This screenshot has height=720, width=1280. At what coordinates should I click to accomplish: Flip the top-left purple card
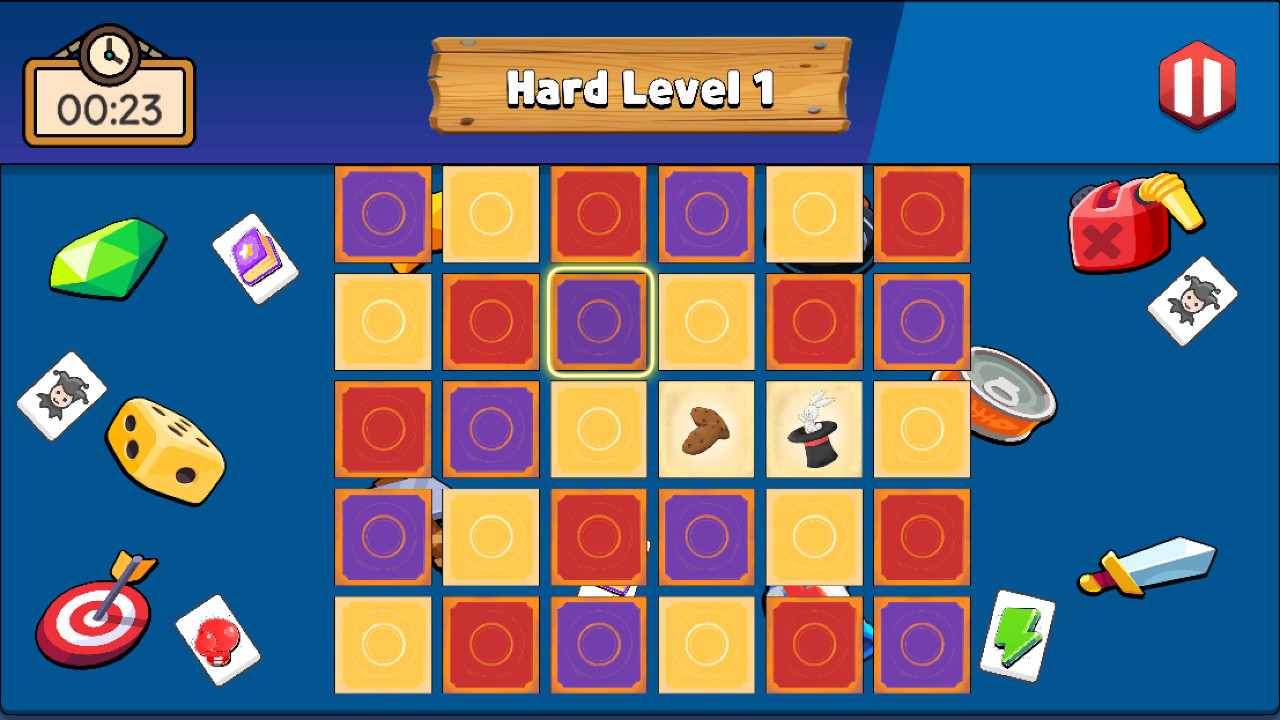point(383,214)
